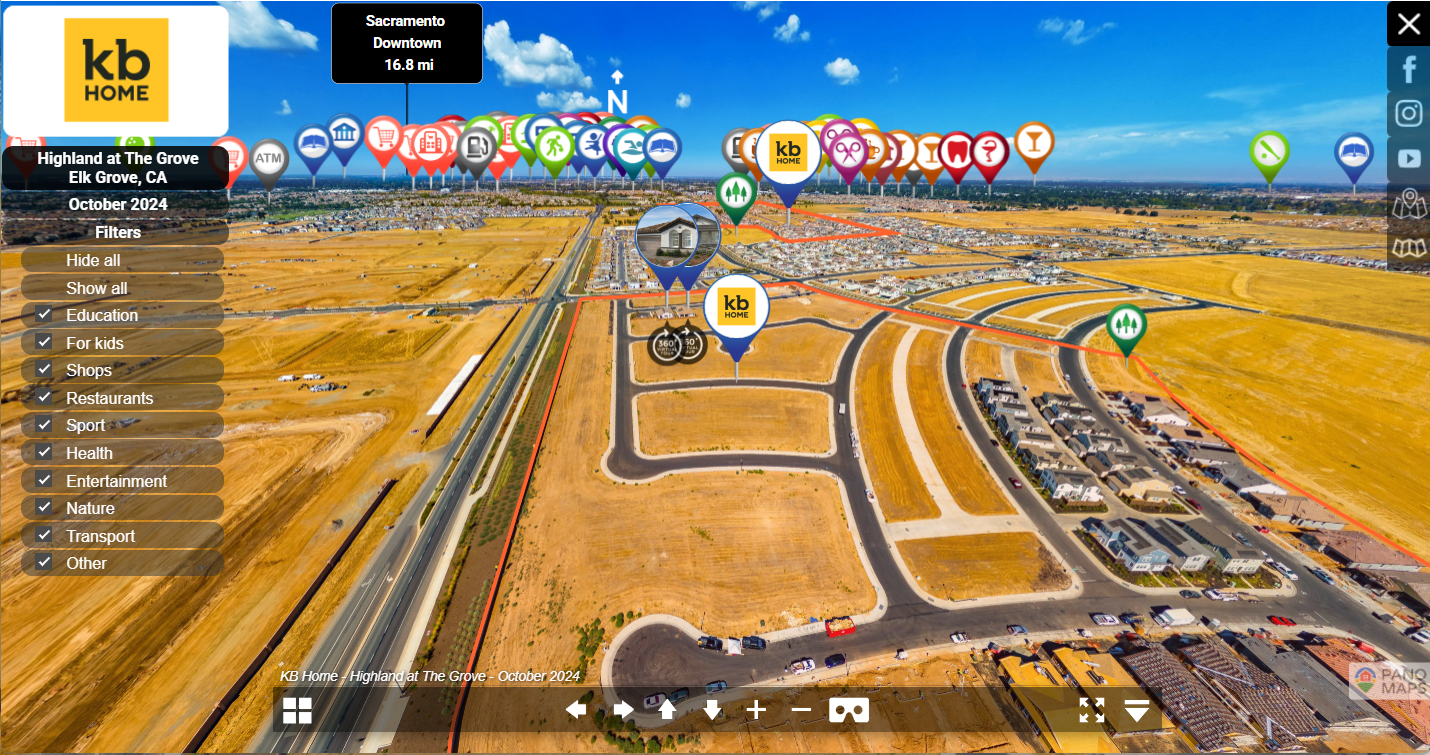Screen dimensions: 1430x755
Task: Open the YouTube link
Action: click(1408, 158)
